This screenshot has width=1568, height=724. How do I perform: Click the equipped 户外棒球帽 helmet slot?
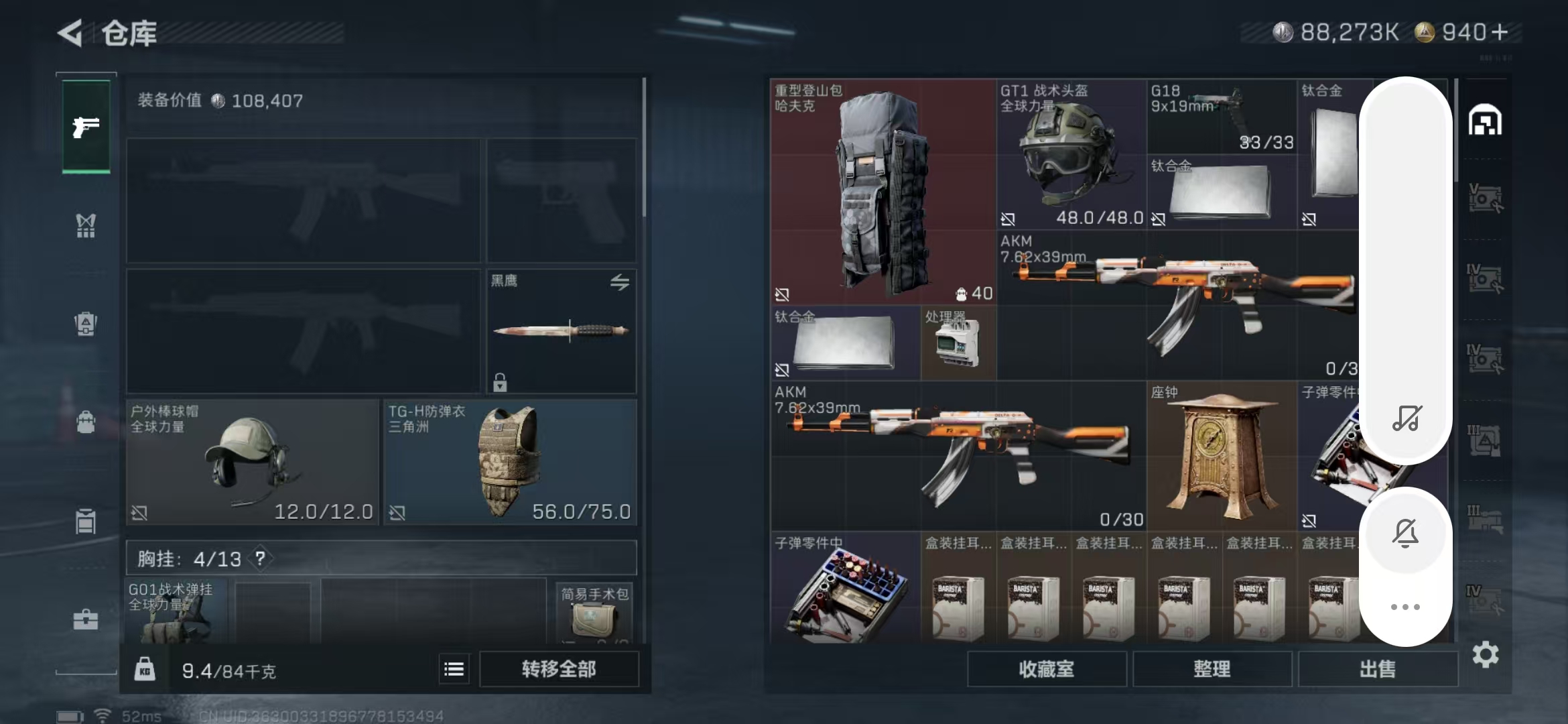tap(252, 463)
